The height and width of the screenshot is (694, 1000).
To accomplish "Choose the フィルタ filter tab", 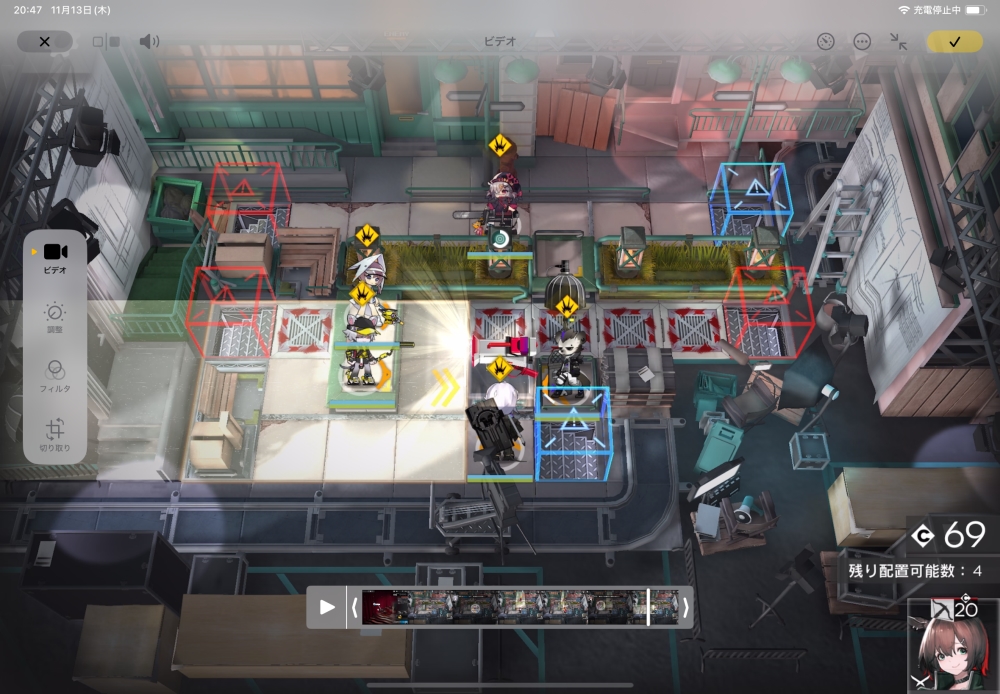I will tap(55, 377).
